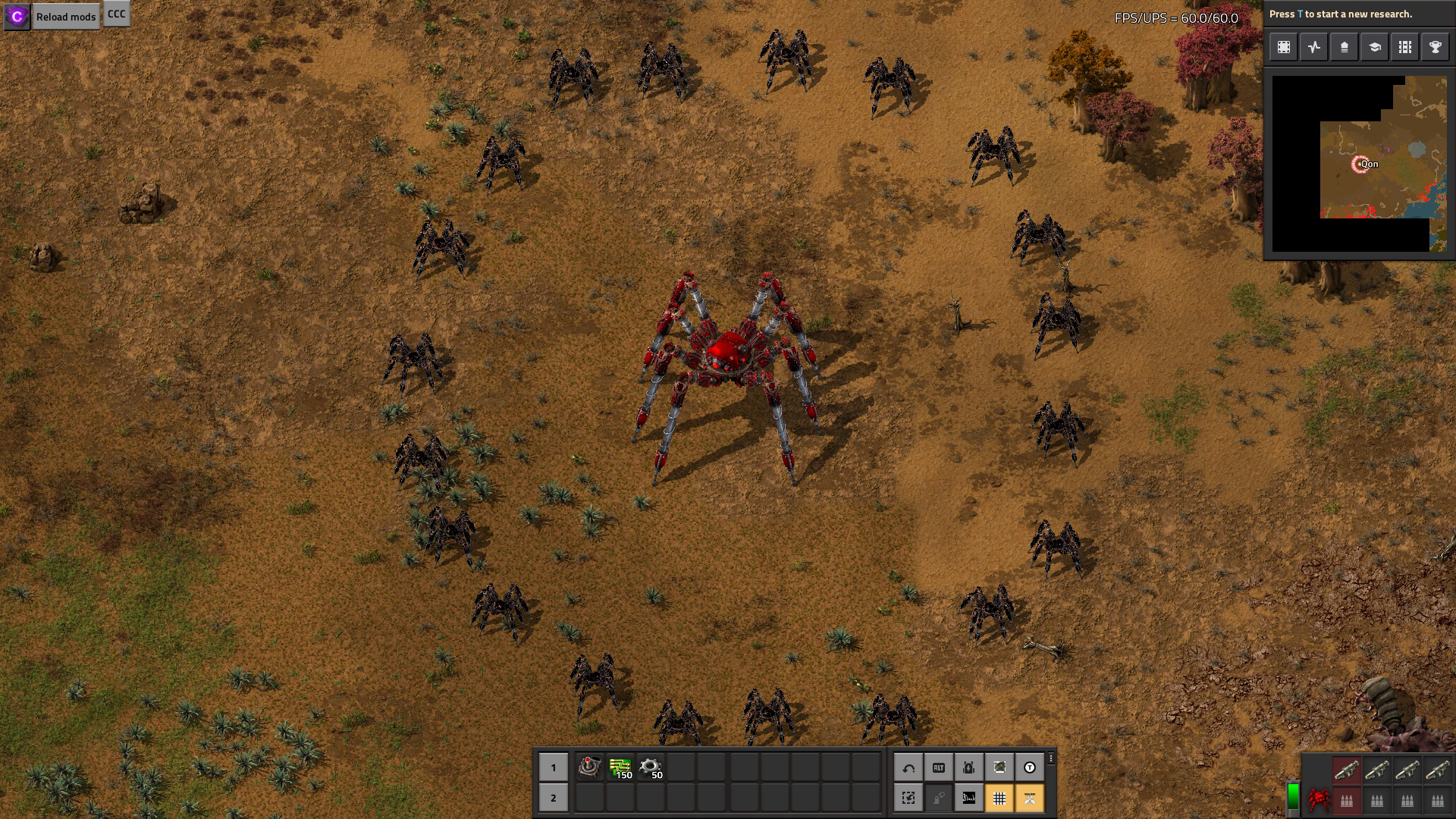Open the bonuses panel arrow icon
1456x819 pixels.
coord(1345,47)
